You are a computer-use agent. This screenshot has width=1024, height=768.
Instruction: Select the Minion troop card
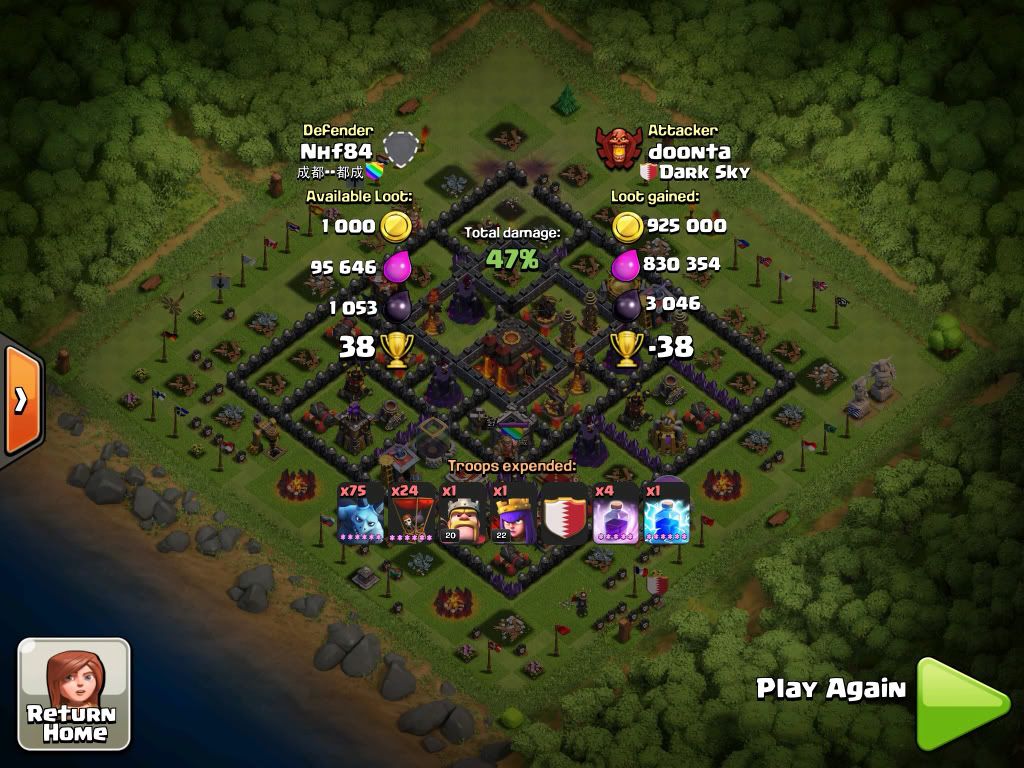click(361, 514)
